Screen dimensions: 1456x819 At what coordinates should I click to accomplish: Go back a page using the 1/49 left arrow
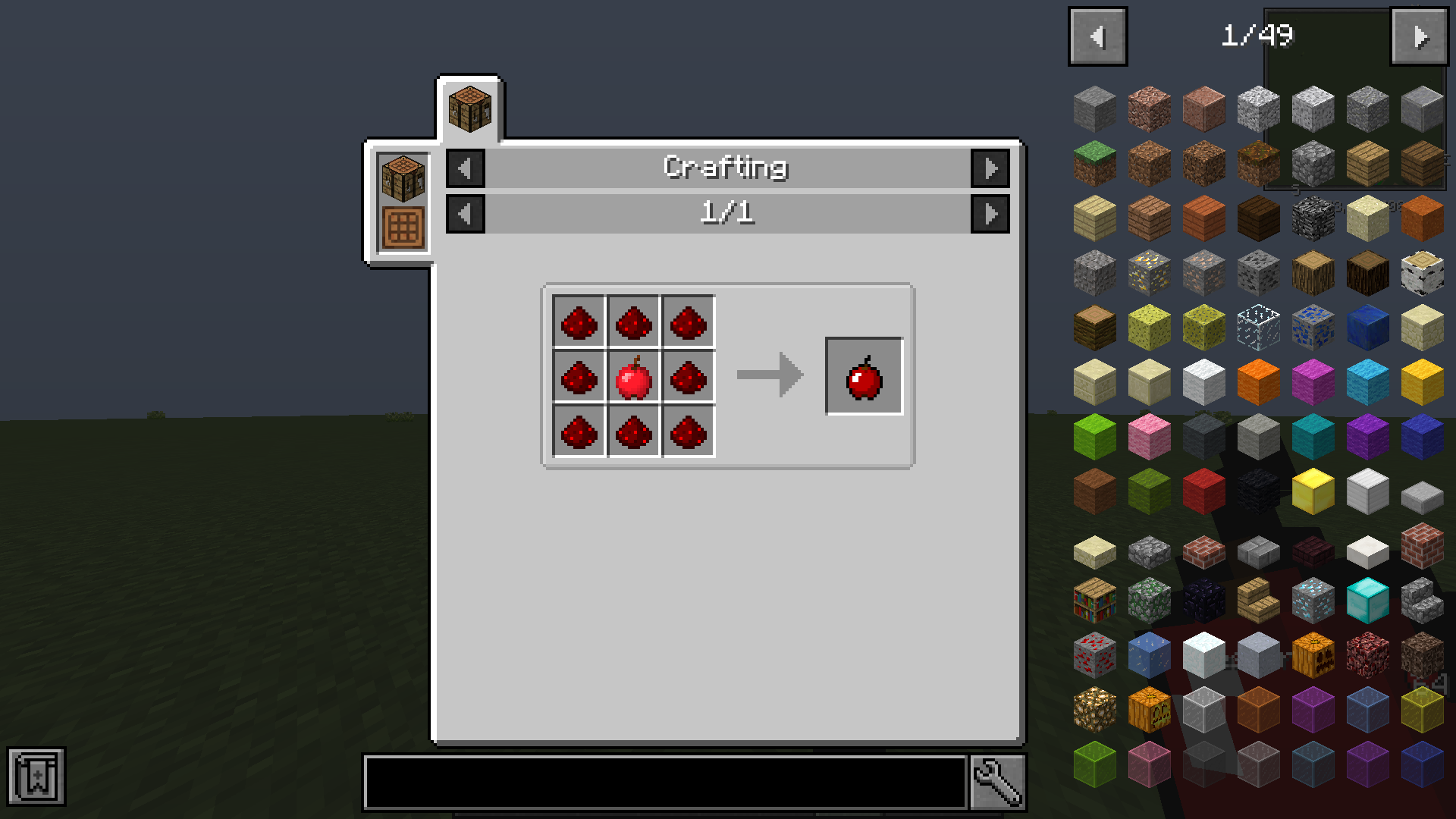[x=1097, y=35]
